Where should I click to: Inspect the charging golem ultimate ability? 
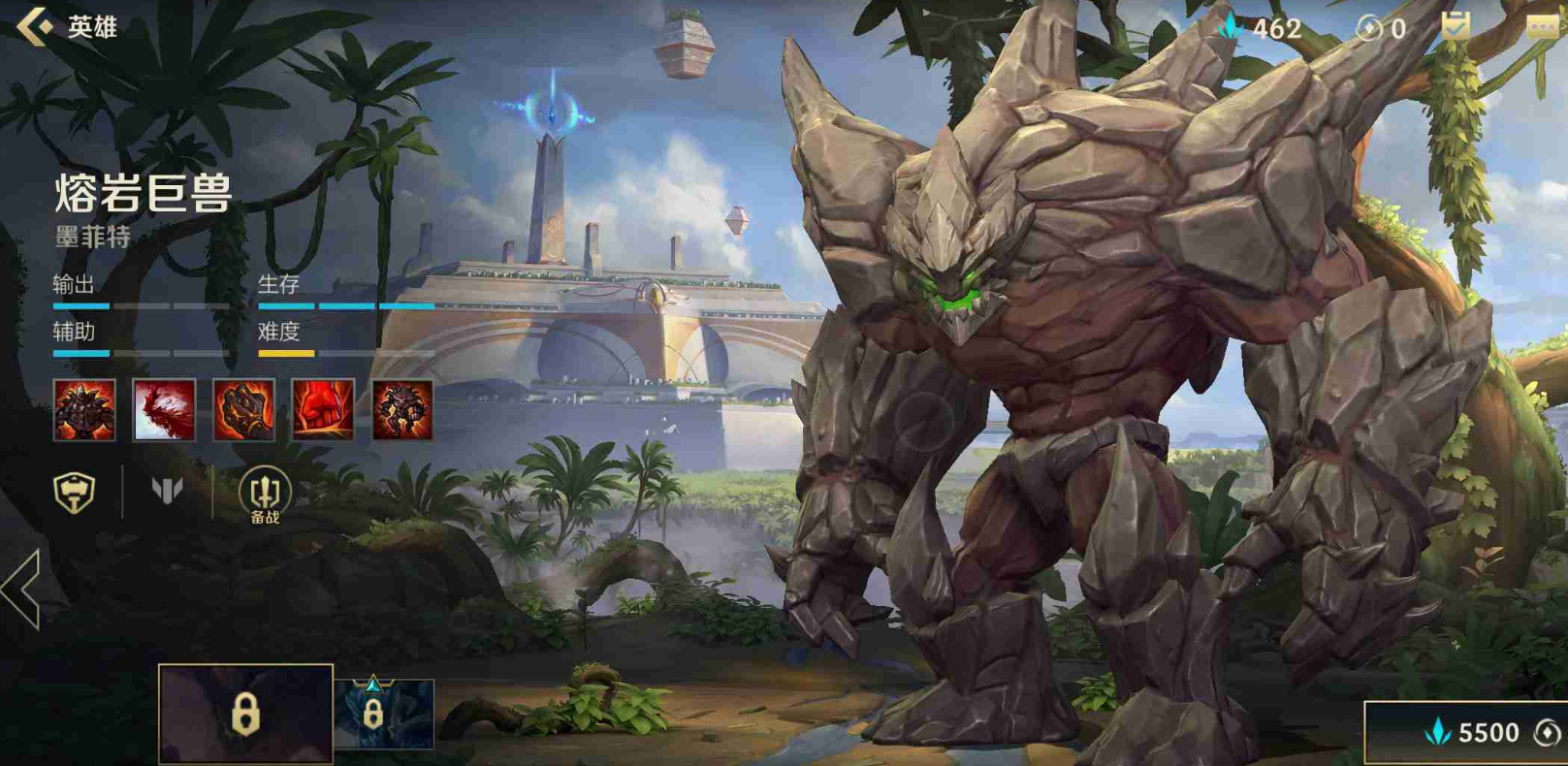coord(402,410)
